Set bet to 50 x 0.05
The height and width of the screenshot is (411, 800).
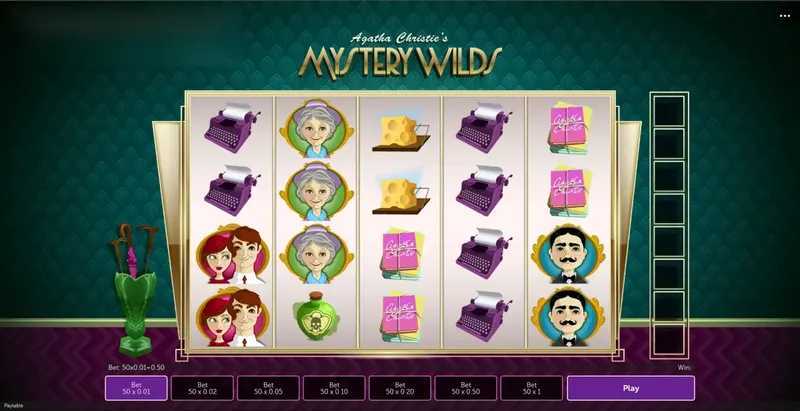tap(268, 388)
